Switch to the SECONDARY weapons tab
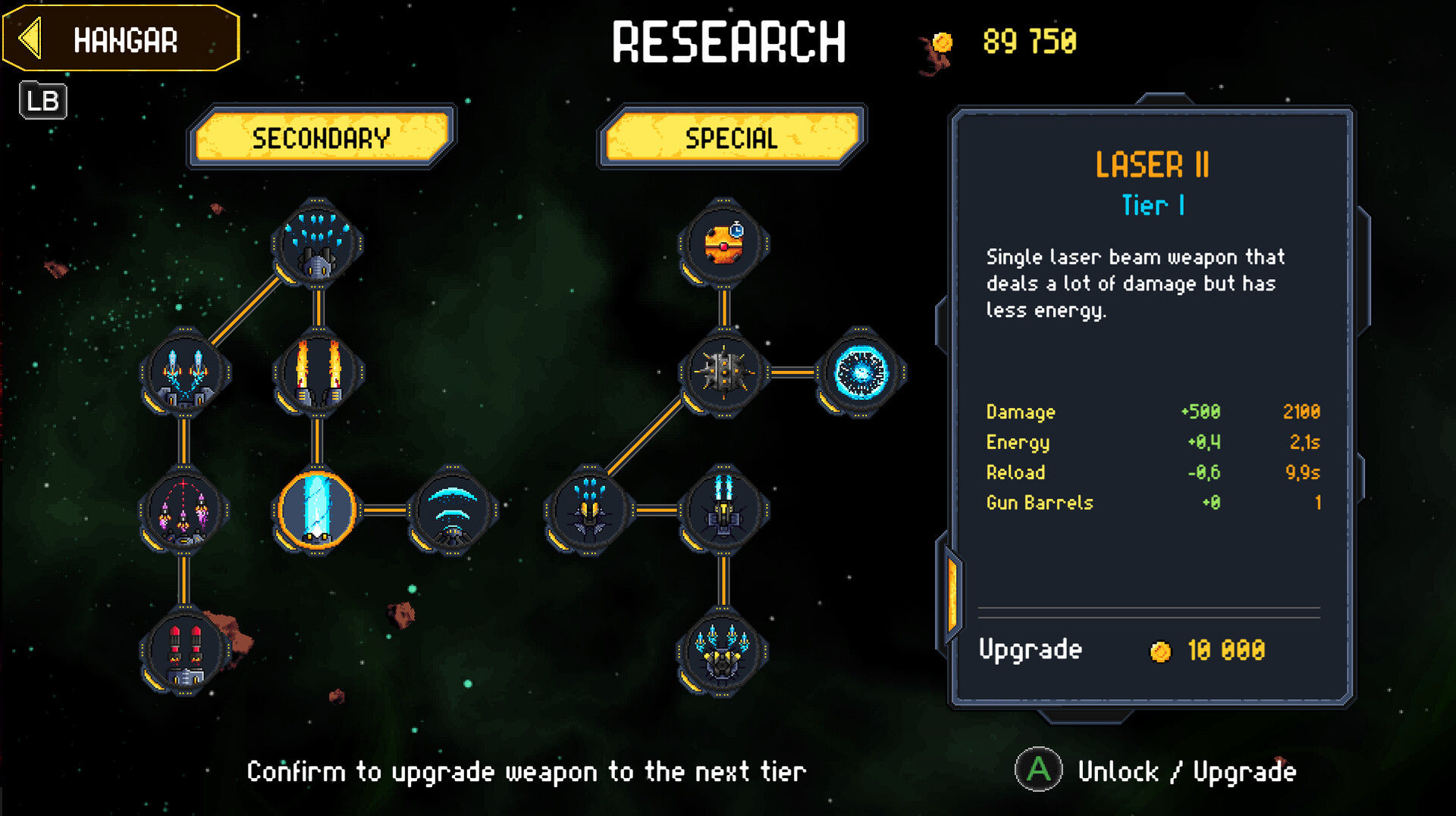This screenshot has height=816, width=1456. pyautogui.click(x=319, y=139)
